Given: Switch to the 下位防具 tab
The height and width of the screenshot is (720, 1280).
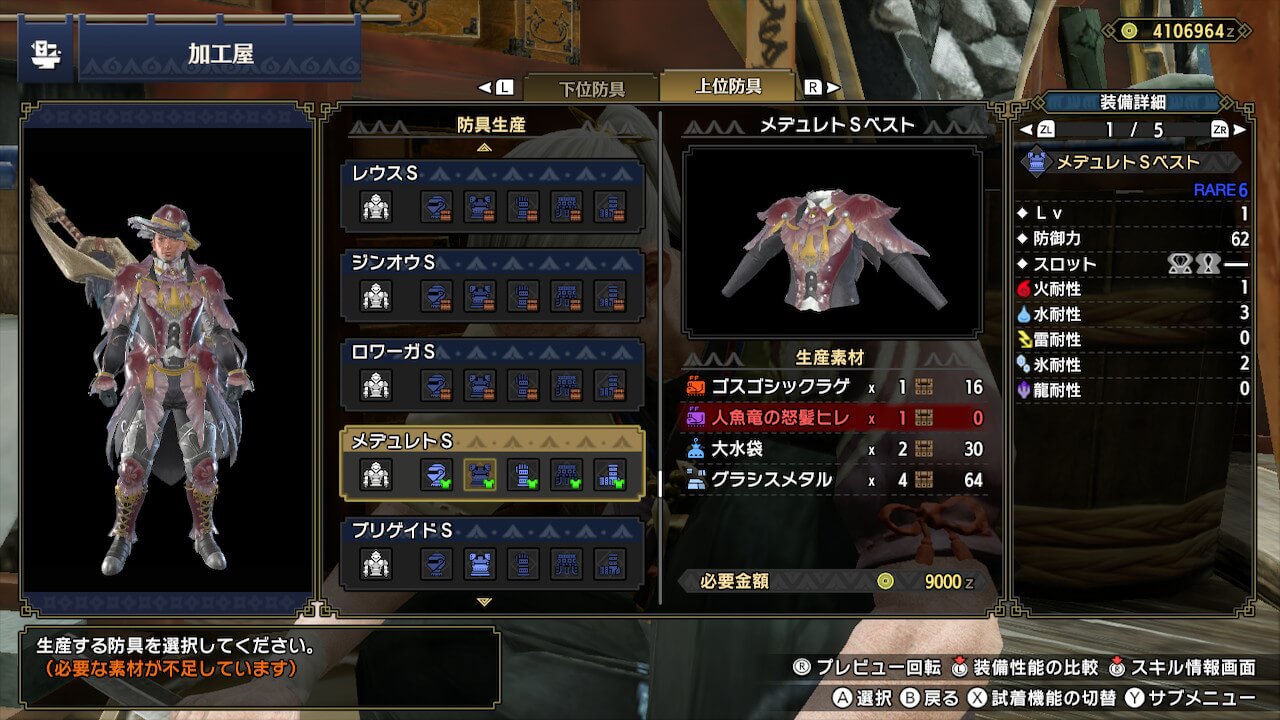Looking at the screenshot, I should click(x=590, y=88).
